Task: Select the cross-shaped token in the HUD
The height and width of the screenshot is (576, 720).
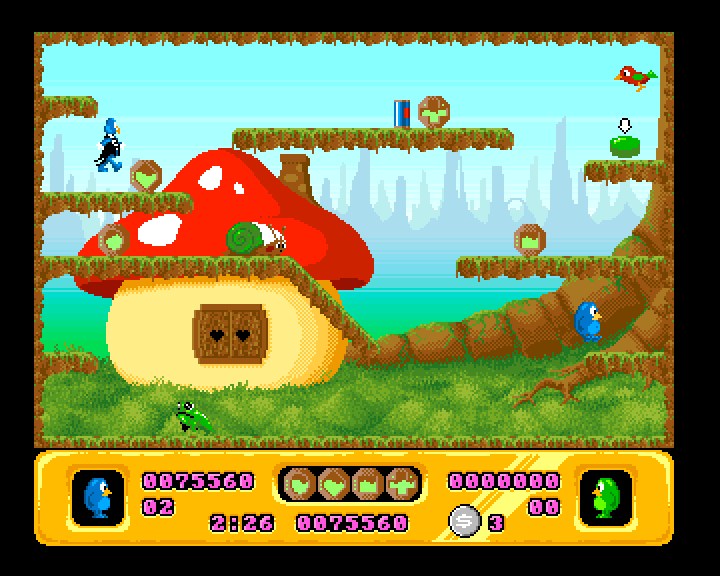Action: point(401,484)
